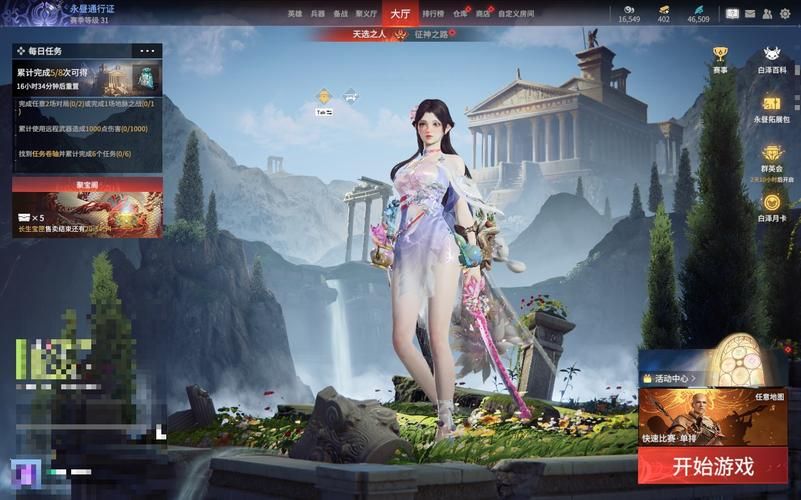Viewport: 801px width, 500px height.
Task: Open the friends list icon
Action: pos(767,13)
